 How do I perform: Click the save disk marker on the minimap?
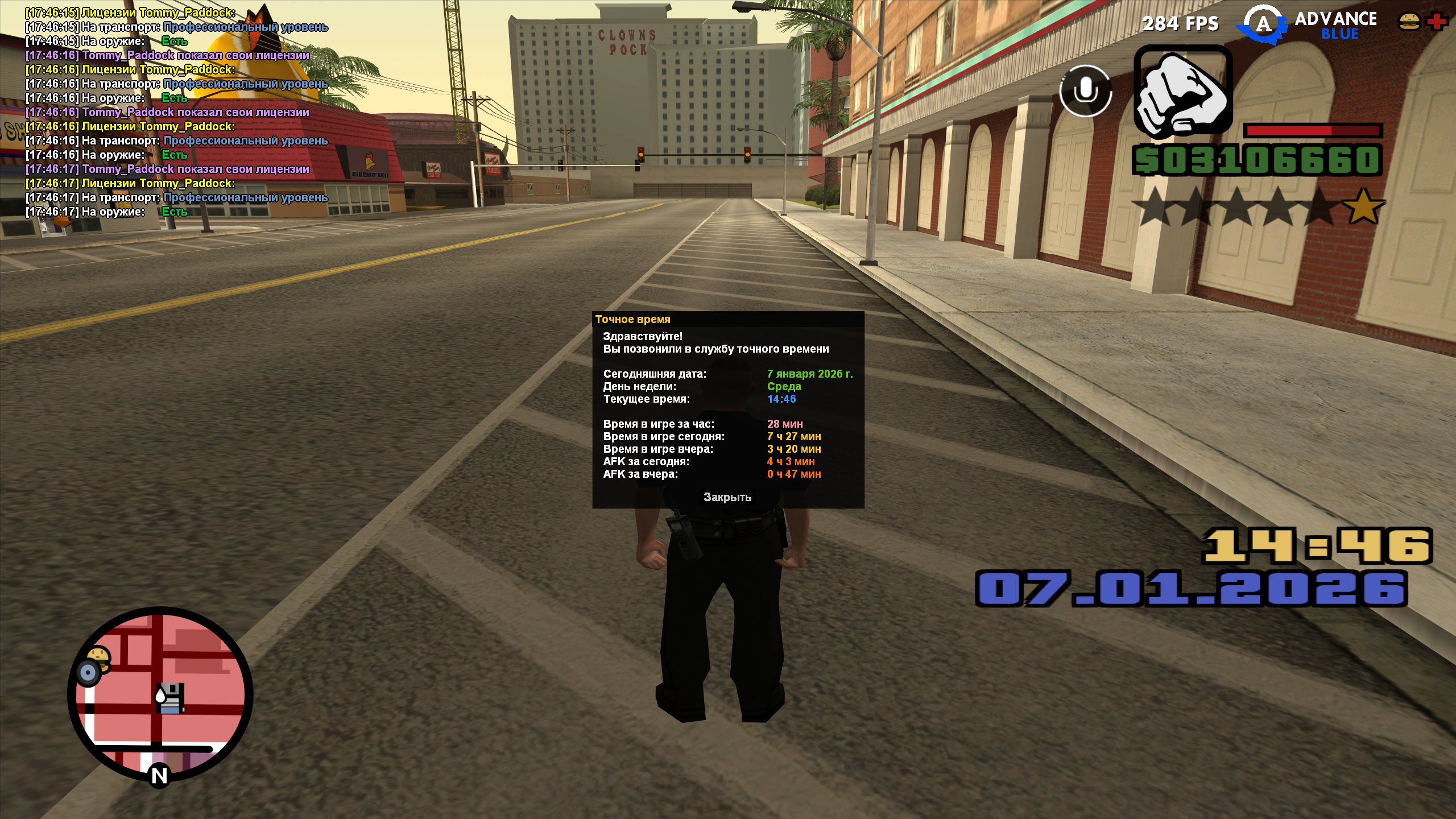click(x=170, y=697)
